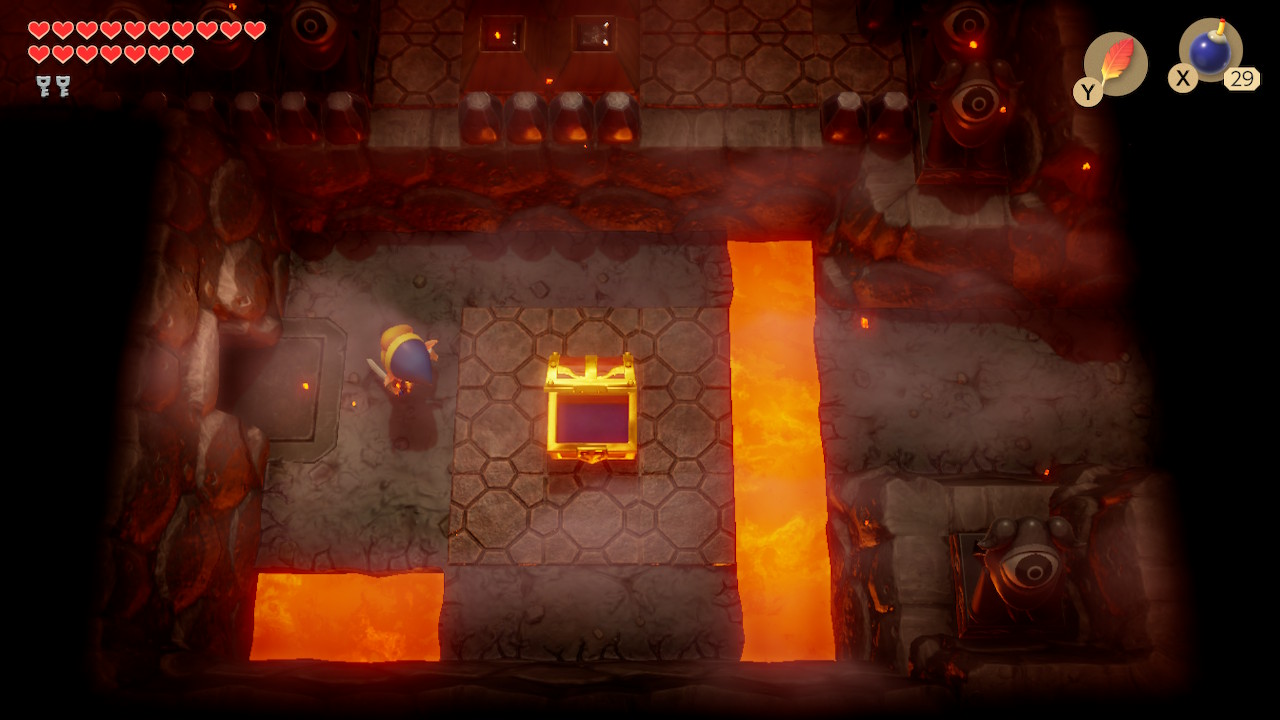The height and width of the screenshot is (720, 1280).
Task: Select the bomb item slot
Action: [x=1210, y=50]
